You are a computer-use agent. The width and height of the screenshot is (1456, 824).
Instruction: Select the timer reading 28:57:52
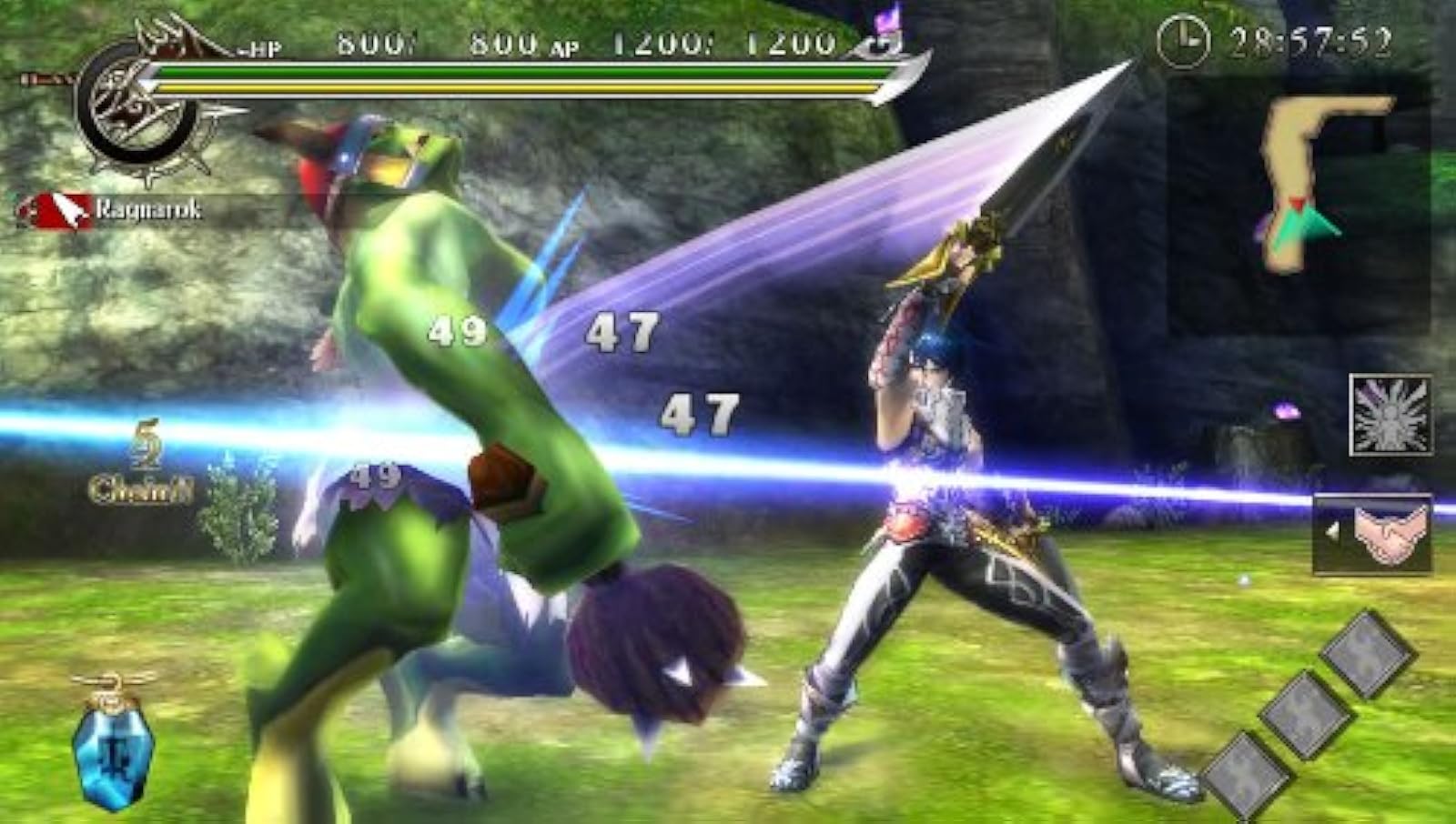click(x=1310, y=37)
